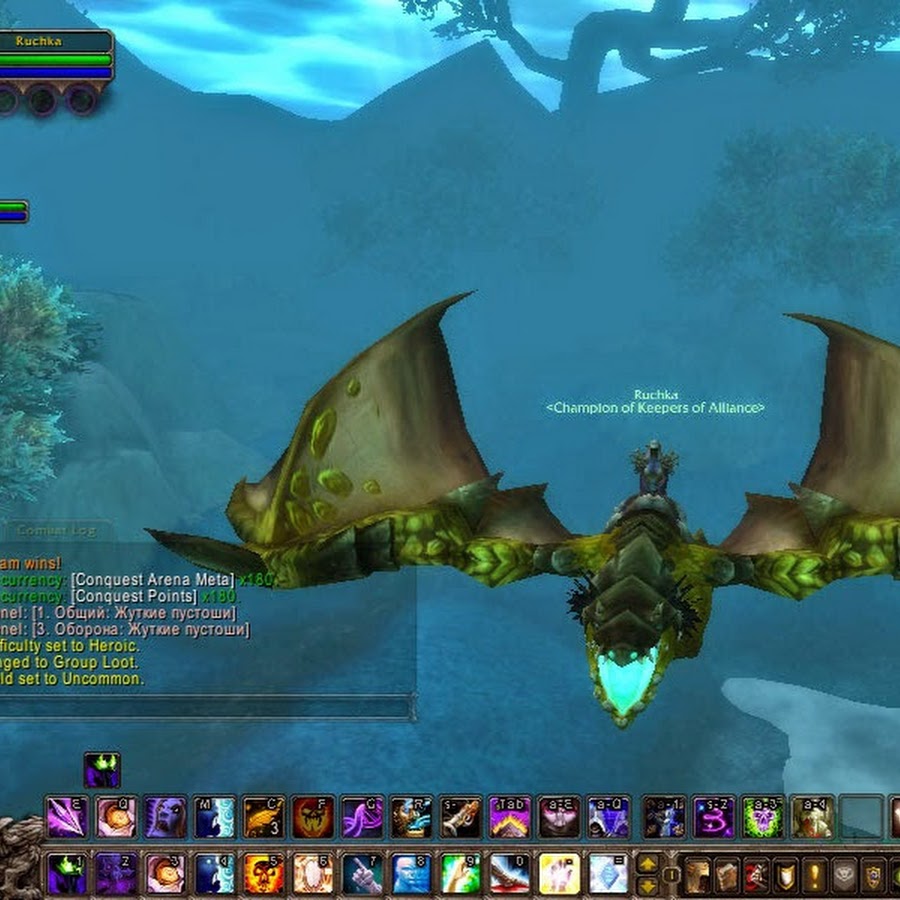Activate the green skull ability

(x=762, y=817)
